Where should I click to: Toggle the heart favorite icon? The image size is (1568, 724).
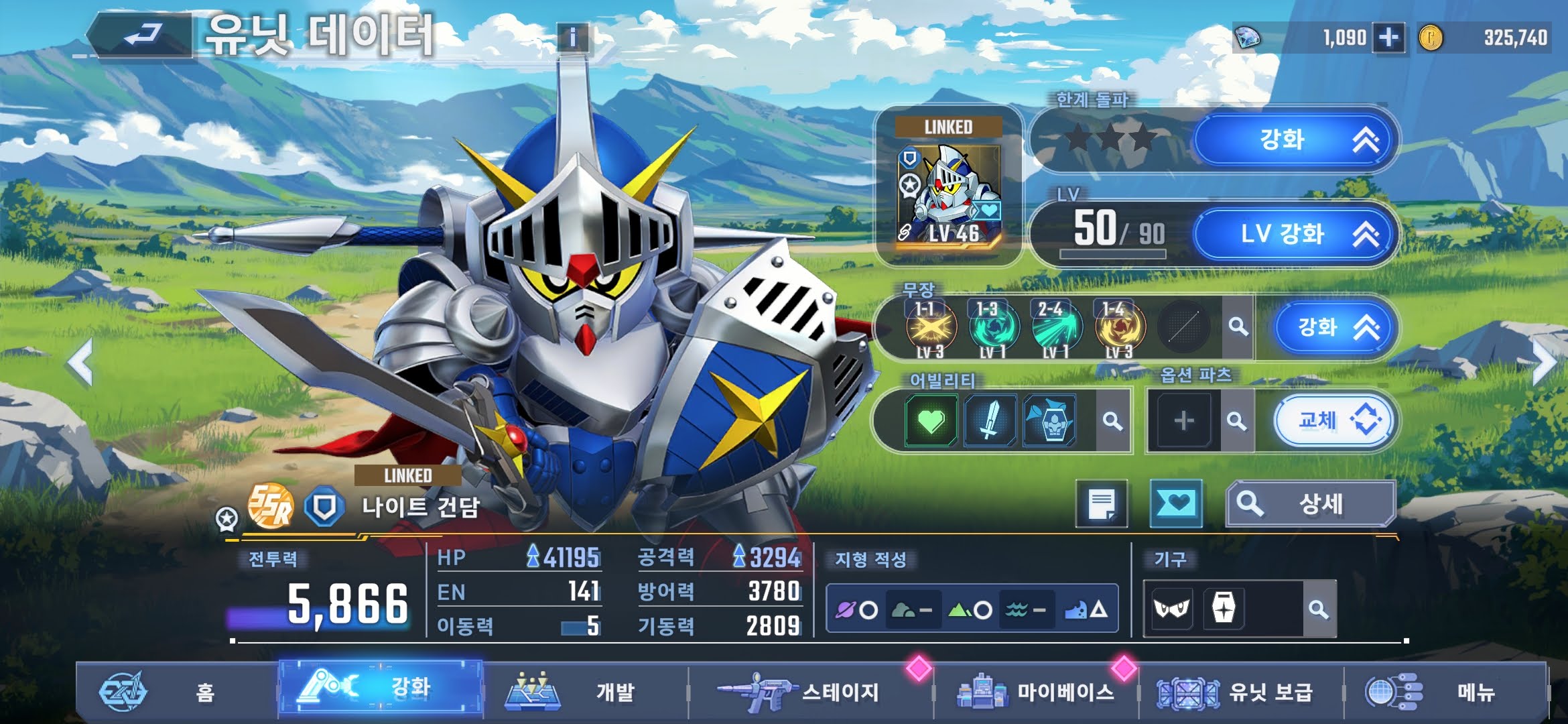[x=1175, y=503]
